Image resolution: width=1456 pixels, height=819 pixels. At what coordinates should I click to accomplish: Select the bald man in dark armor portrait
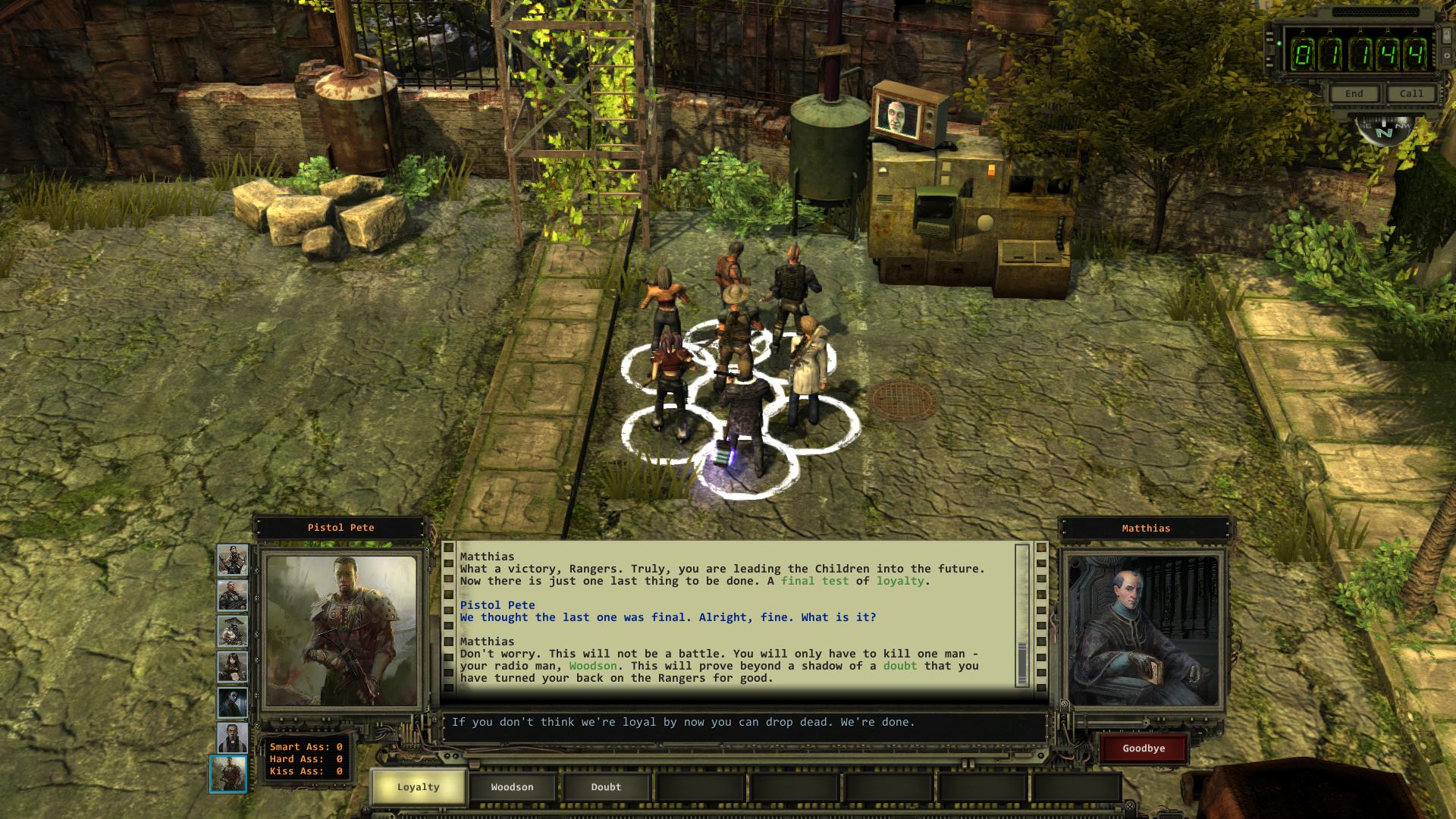click(232, 596)
